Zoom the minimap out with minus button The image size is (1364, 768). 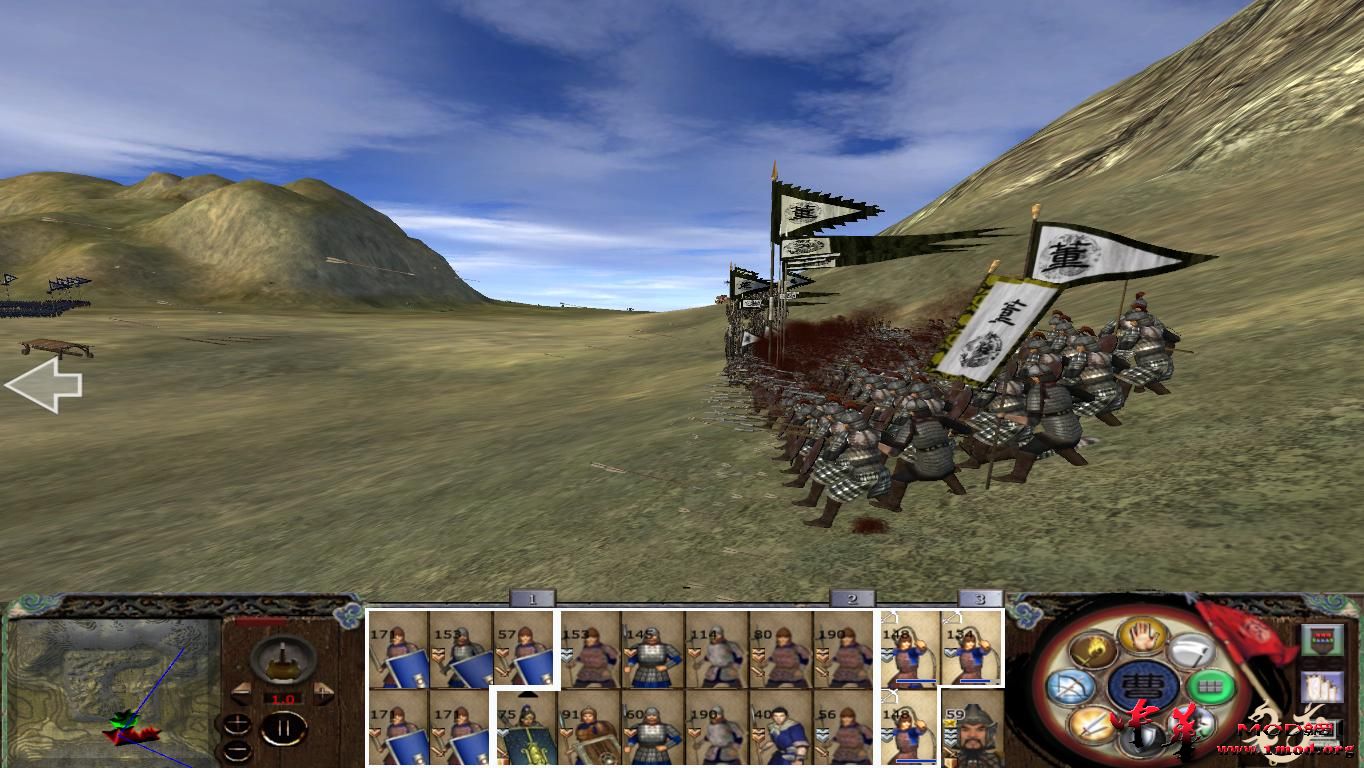coord(237,751)
